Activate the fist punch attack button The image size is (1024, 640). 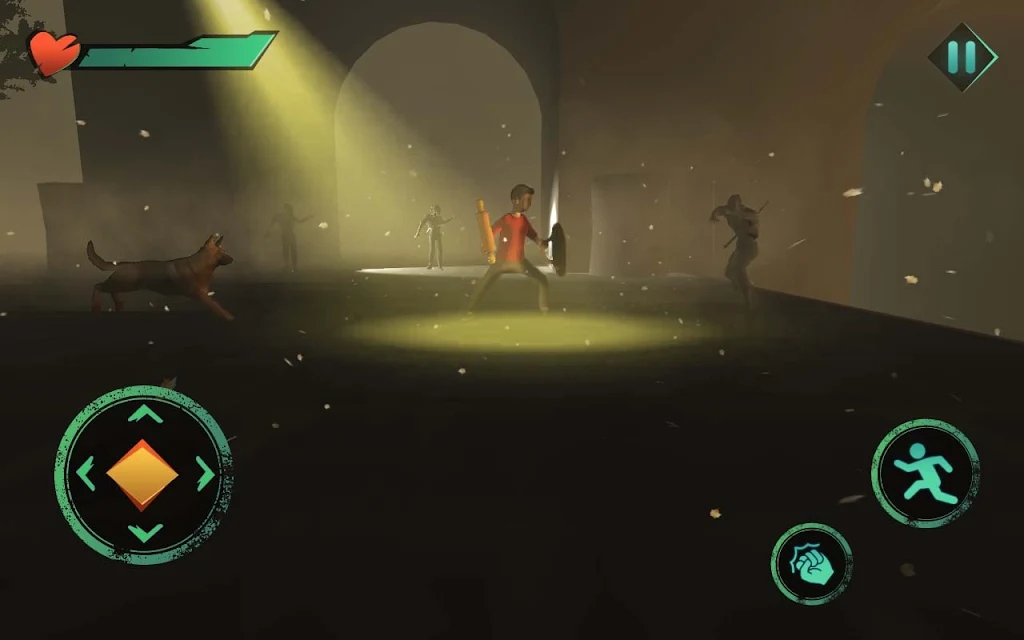(811, 564)
